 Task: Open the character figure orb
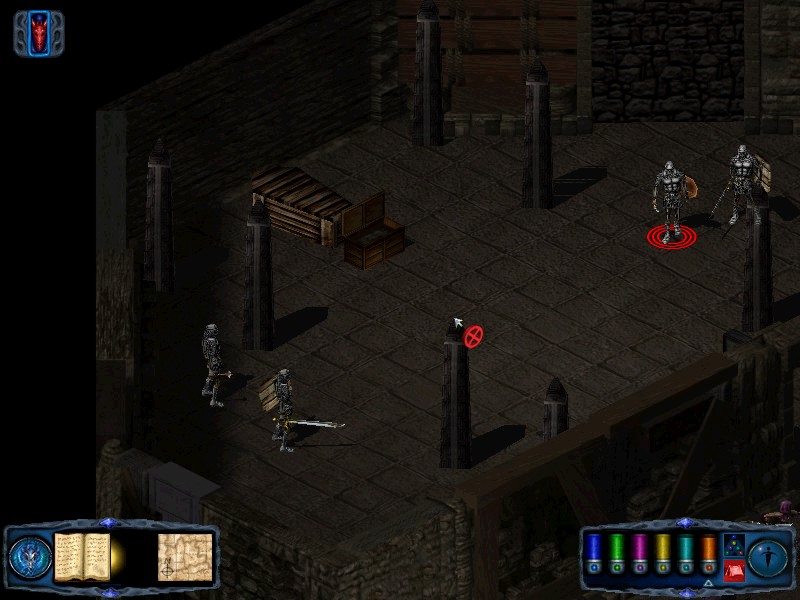pos(767,557)
